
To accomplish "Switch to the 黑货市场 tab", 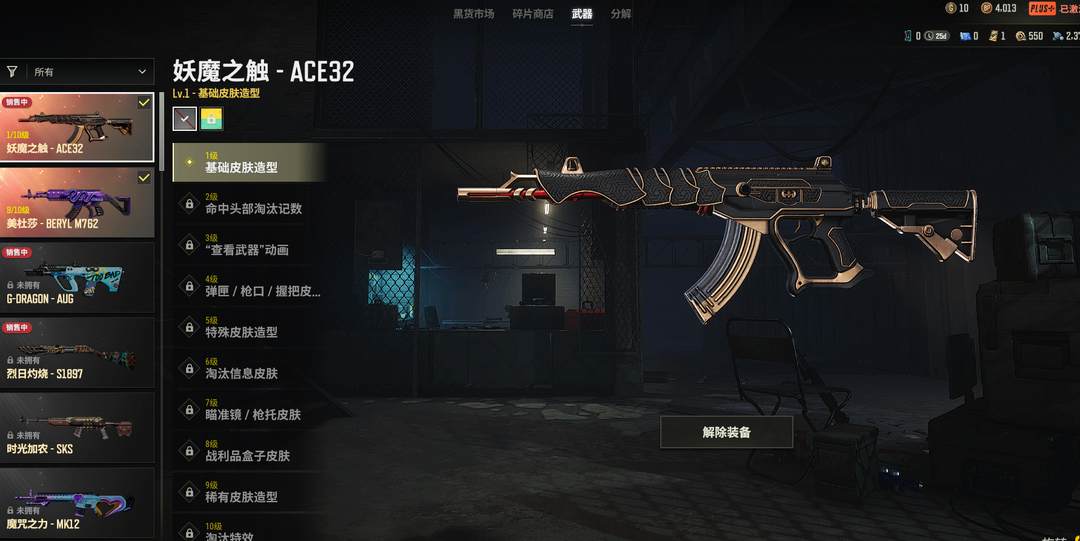I will pos(473,14).
